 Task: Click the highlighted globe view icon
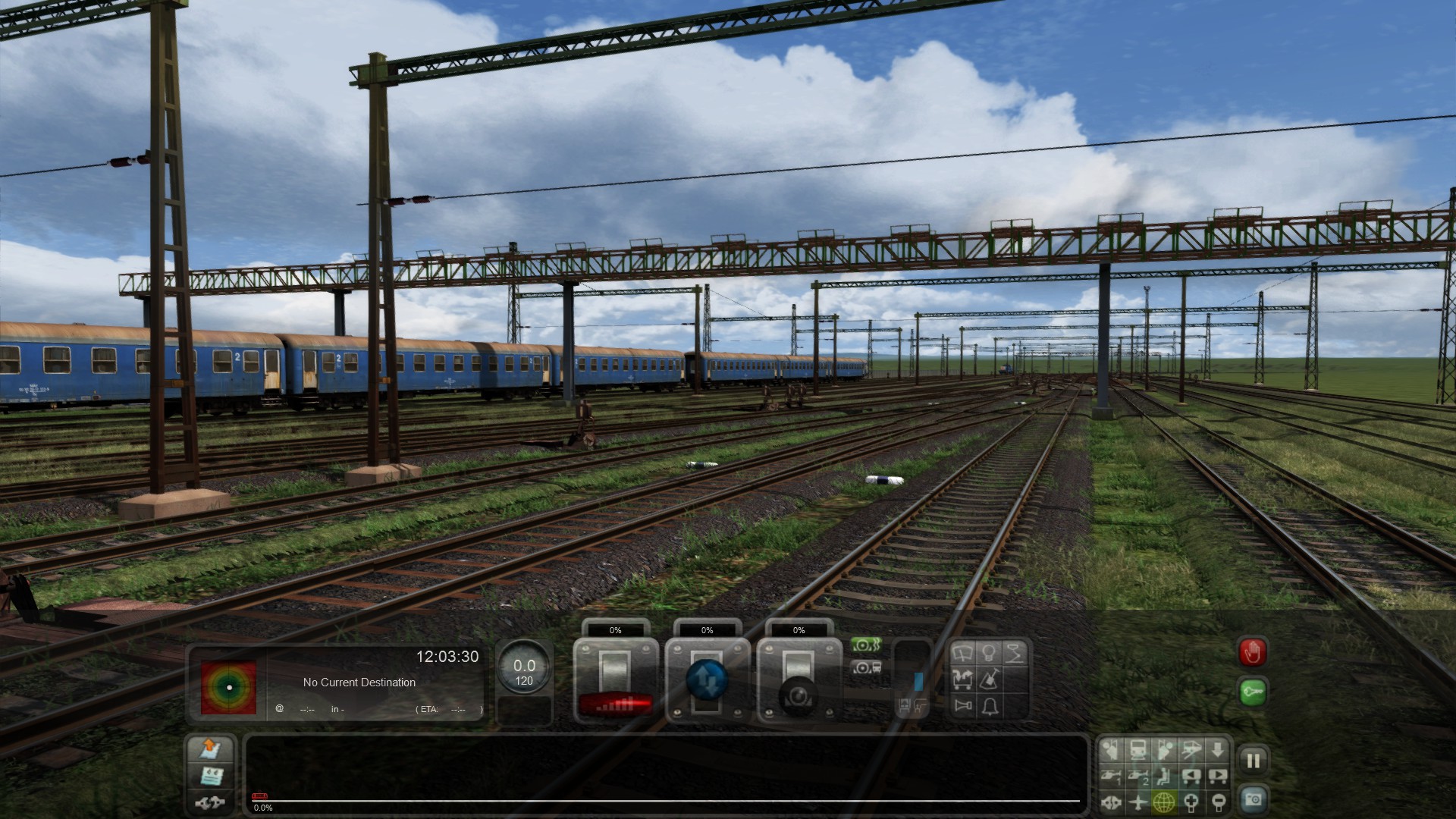tap(1164, 802)
